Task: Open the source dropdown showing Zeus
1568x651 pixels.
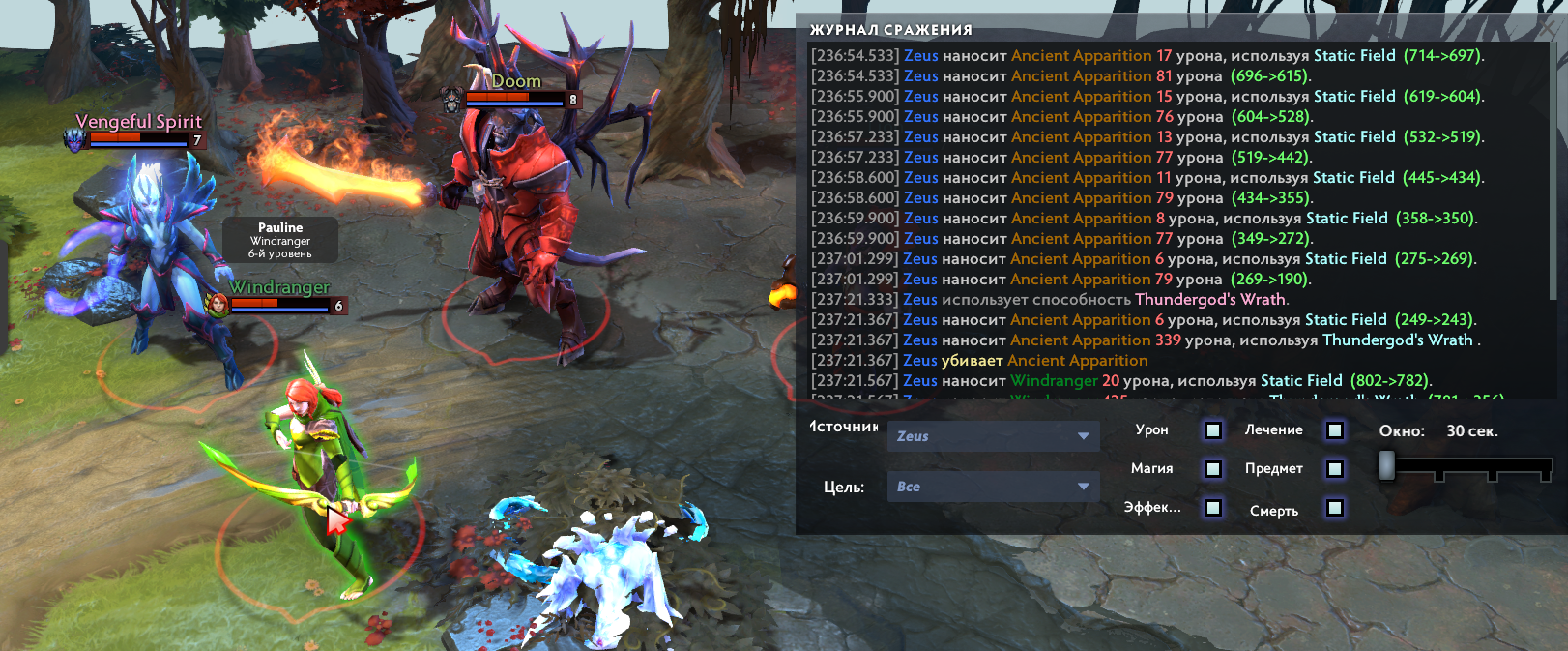Action: tap(993, 436)
